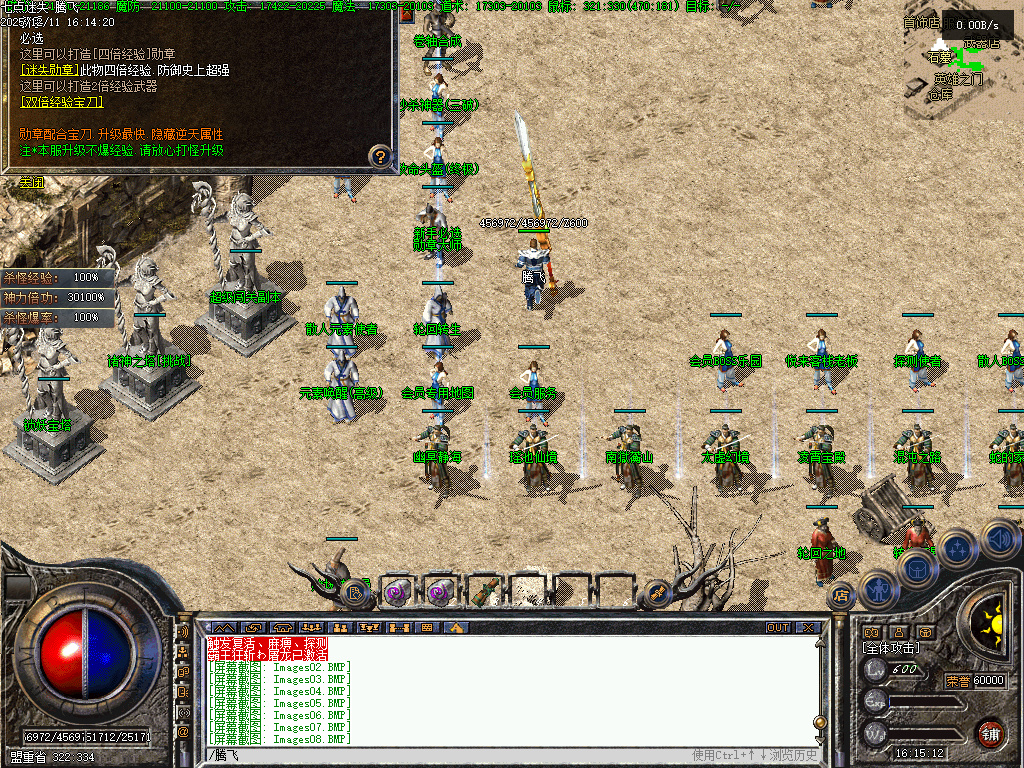Click the orange triangle chat toolbar button
Screen dimensions: 1024x768
coord(456,628)
